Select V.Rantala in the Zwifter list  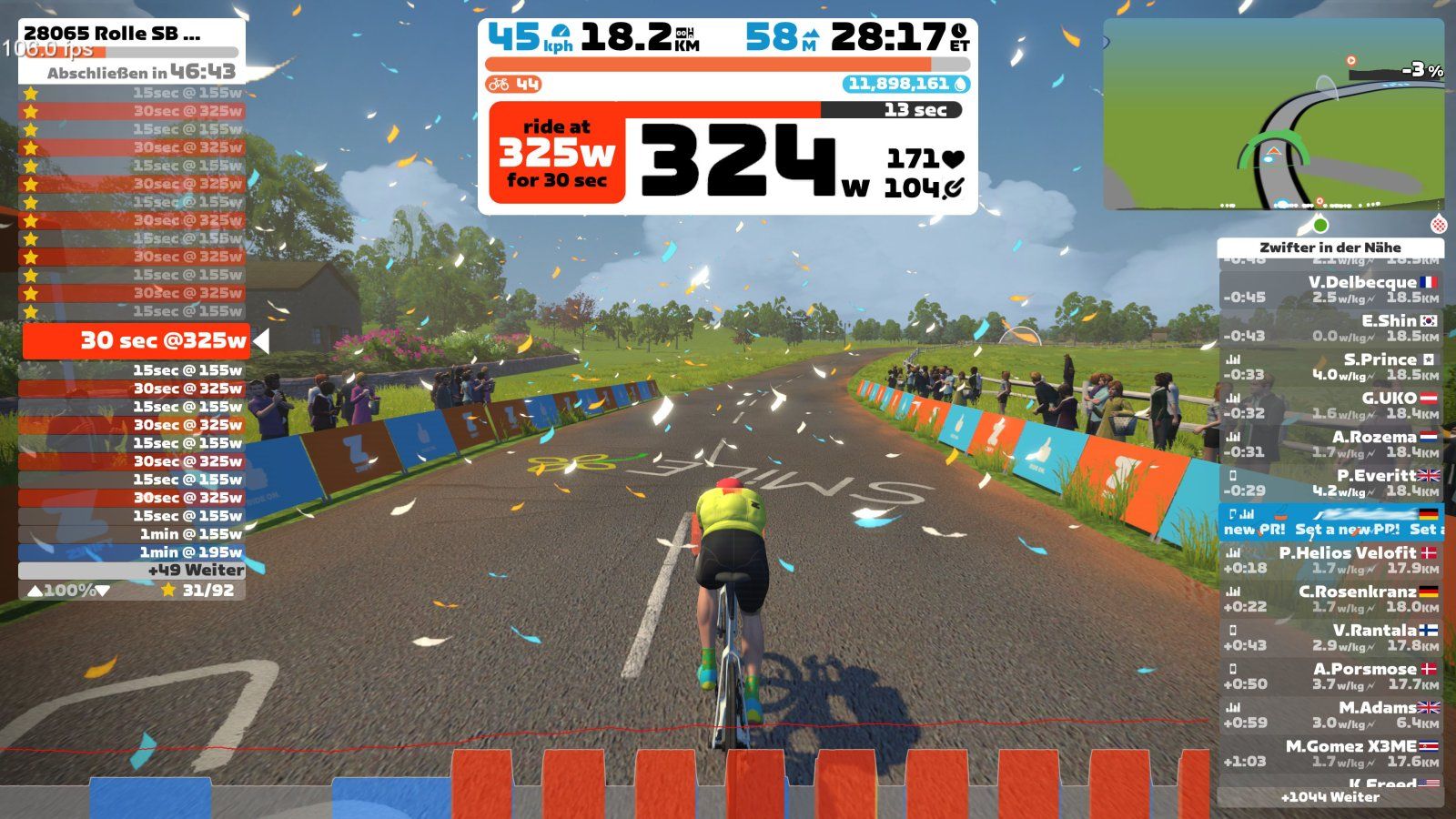(x=1330, y=637)
